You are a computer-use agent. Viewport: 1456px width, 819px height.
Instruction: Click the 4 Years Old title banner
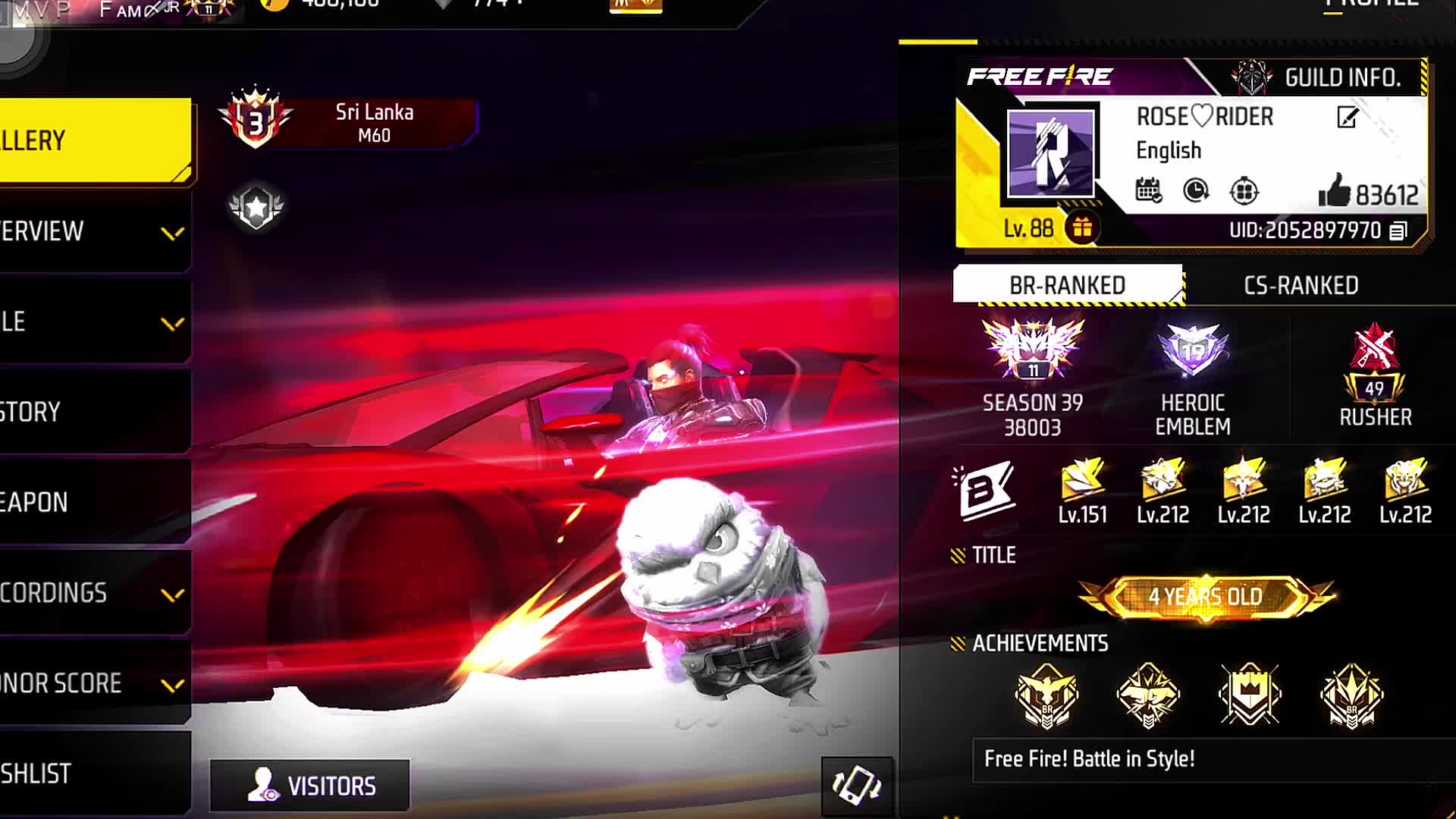point(1205,597)
